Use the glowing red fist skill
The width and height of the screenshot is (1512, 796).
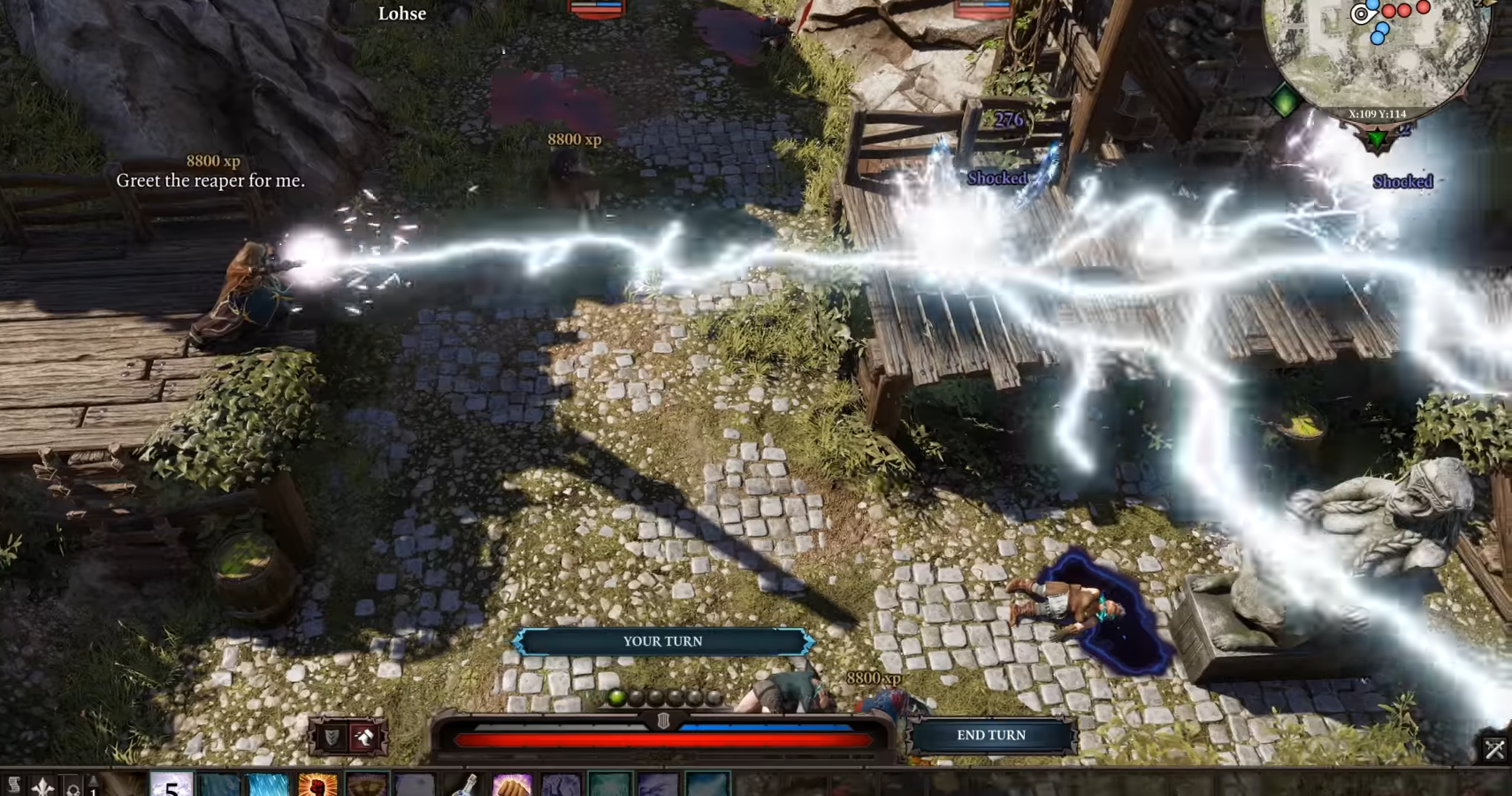click(x=317, y=785)
